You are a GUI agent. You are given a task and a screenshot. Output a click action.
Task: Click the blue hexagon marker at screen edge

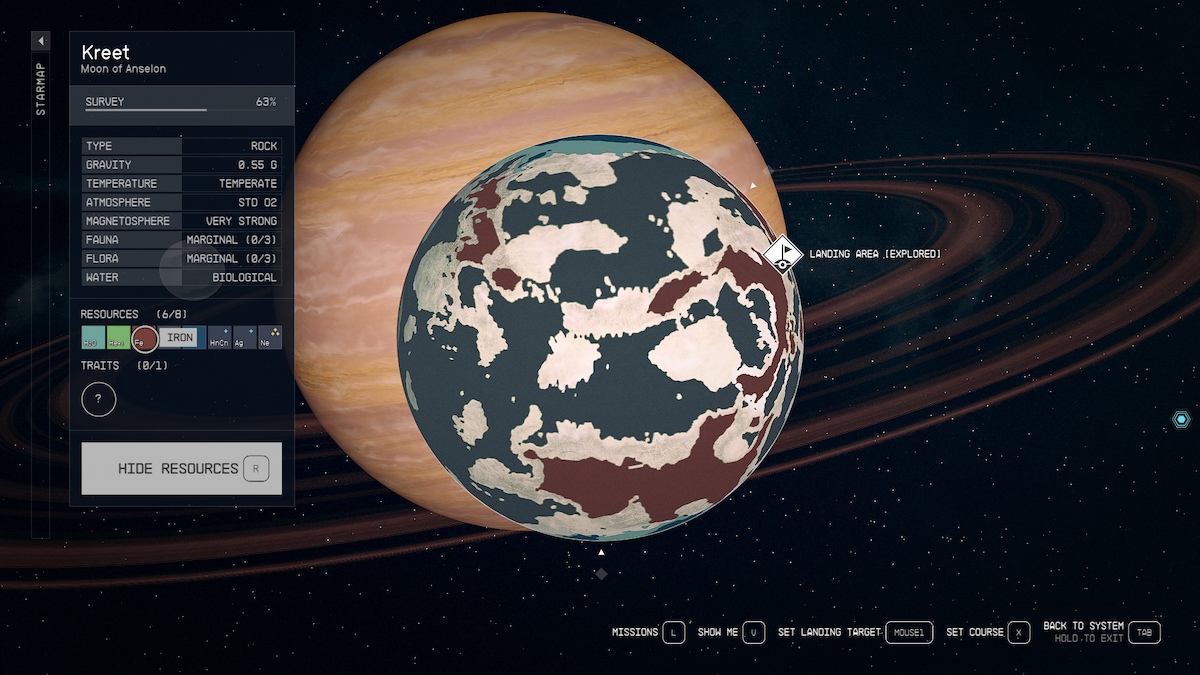pos(1181,420)
